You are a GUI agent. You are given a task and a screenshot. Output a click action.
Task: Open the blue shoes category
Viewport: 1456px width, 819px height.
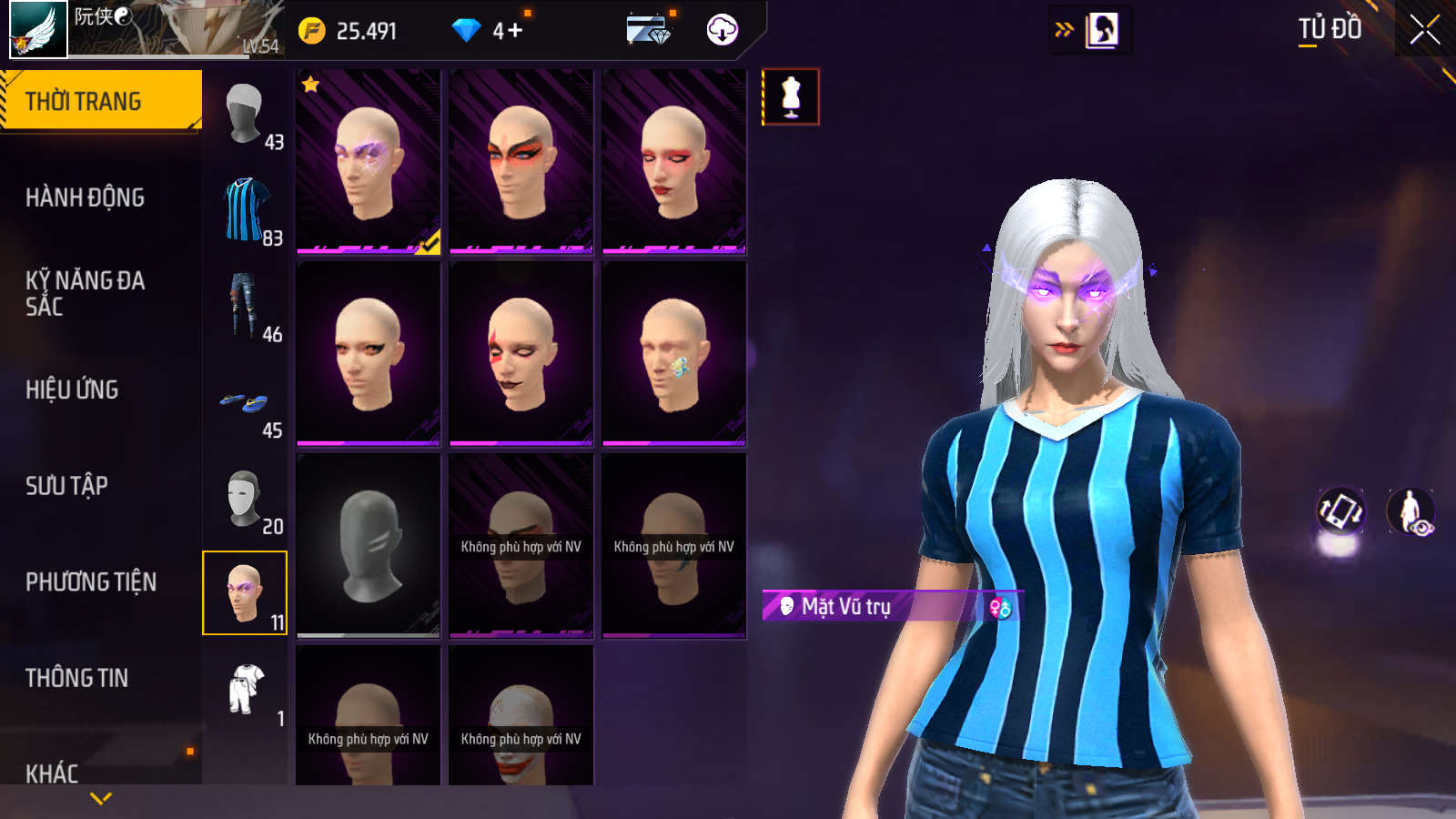point(246,403)
